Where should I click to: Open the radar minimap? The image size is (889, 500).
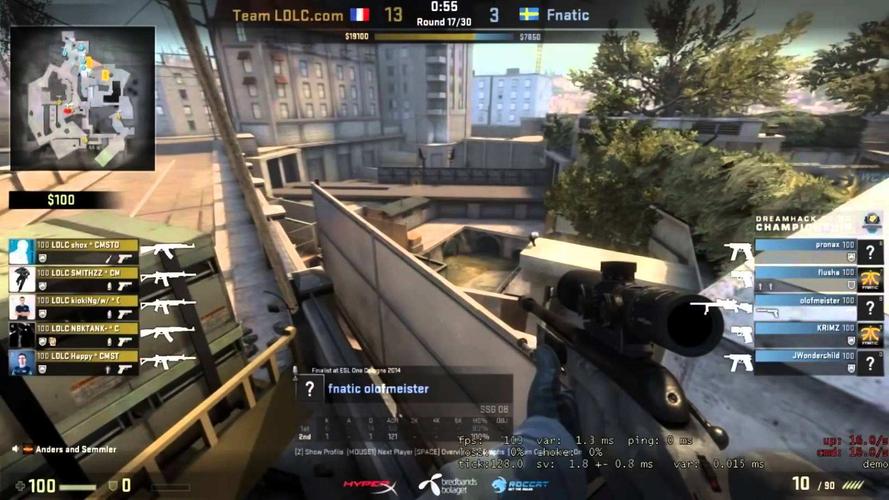coord(82,98)
